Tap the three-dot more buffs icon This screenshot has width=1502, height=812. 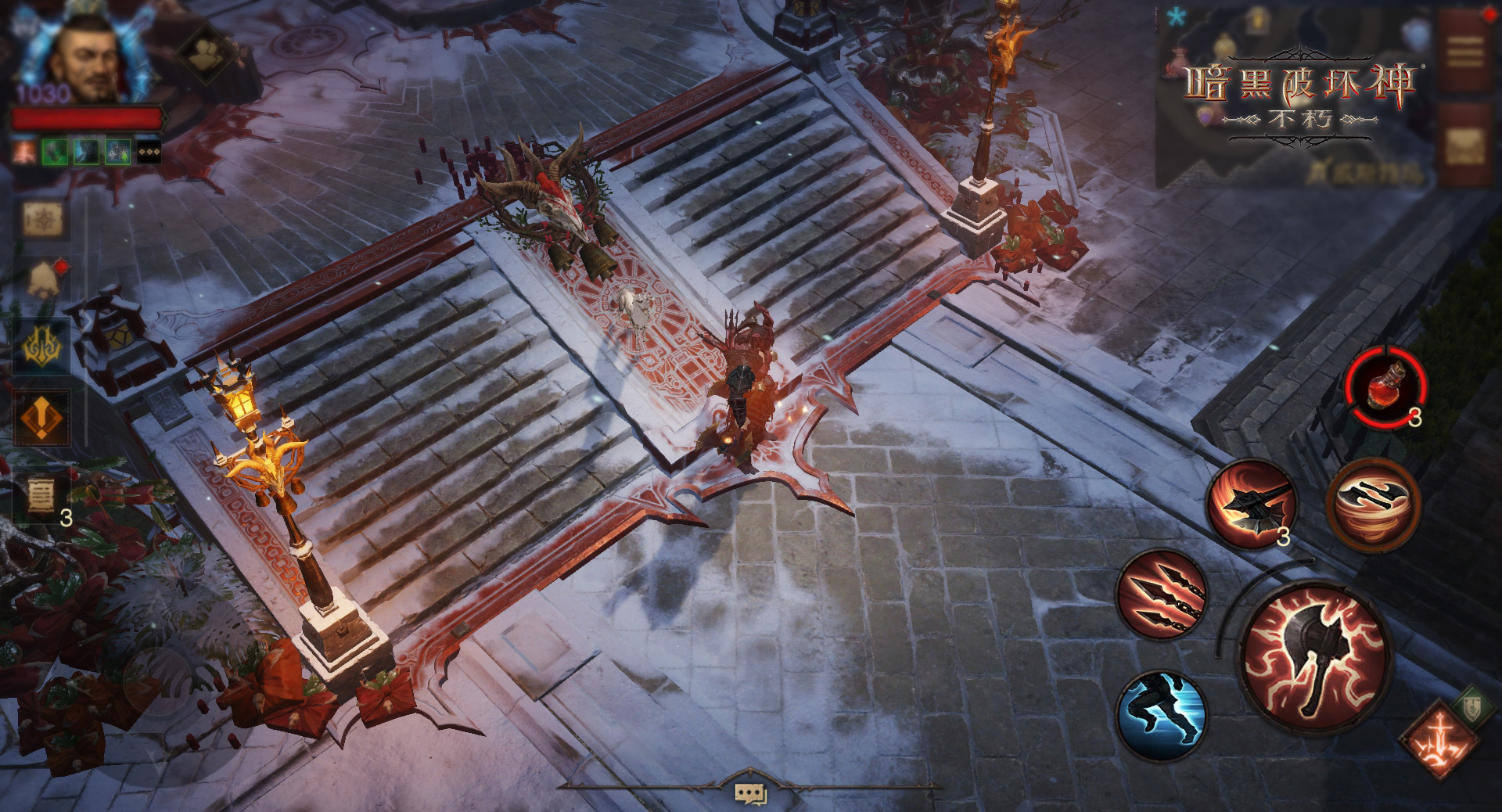[x=149, y=152]
